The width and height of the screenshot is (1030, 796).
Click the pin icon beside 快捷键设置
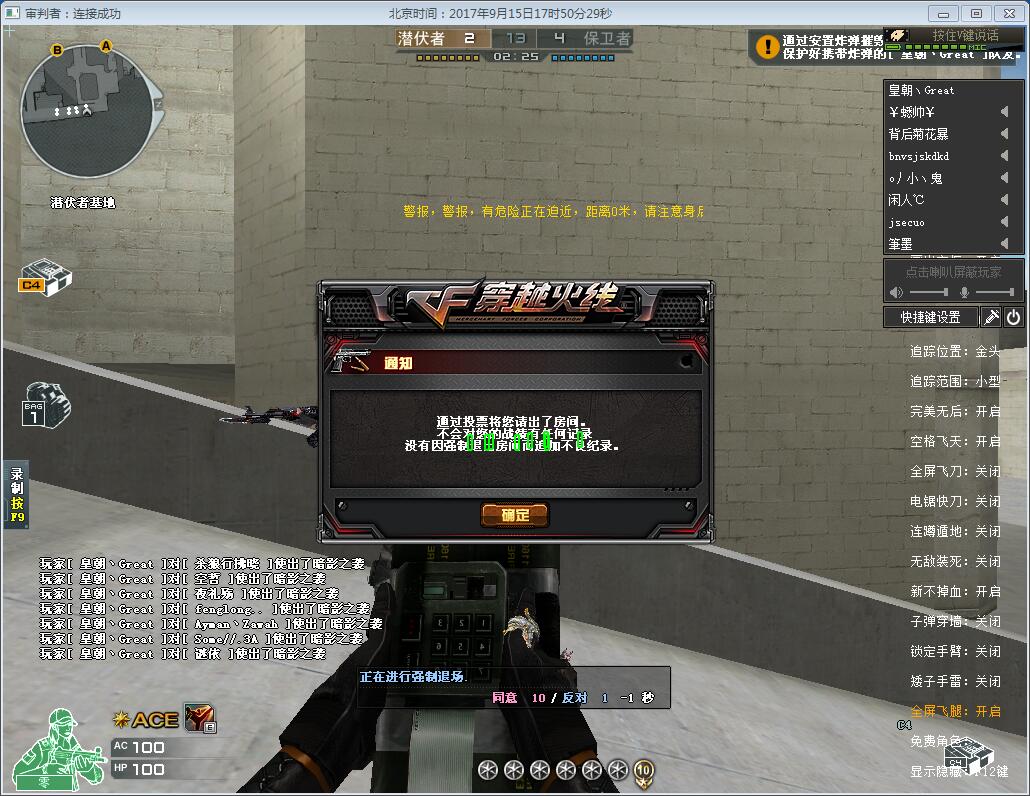click(990, 317)
